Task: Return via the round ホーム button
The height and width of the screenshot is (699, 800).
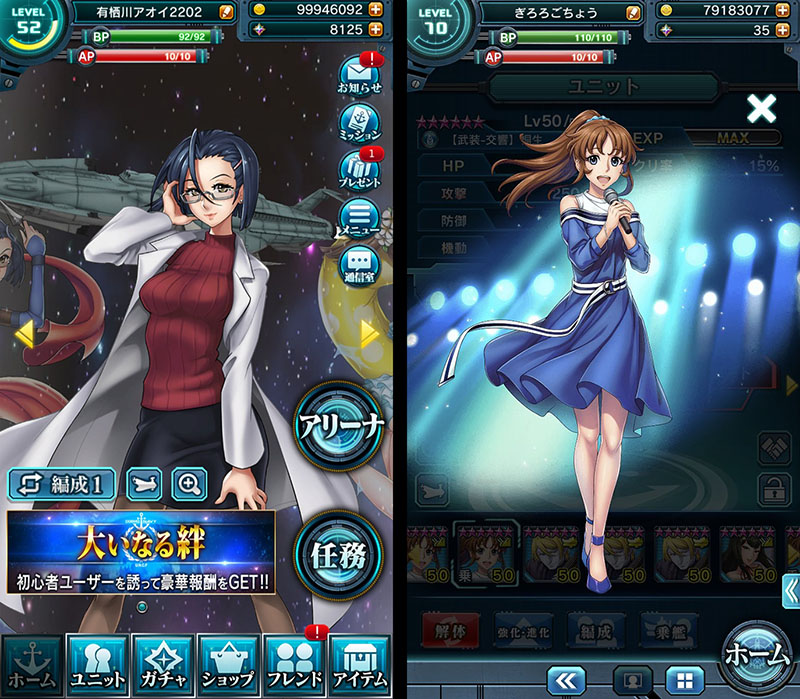Action: (758, 655)
